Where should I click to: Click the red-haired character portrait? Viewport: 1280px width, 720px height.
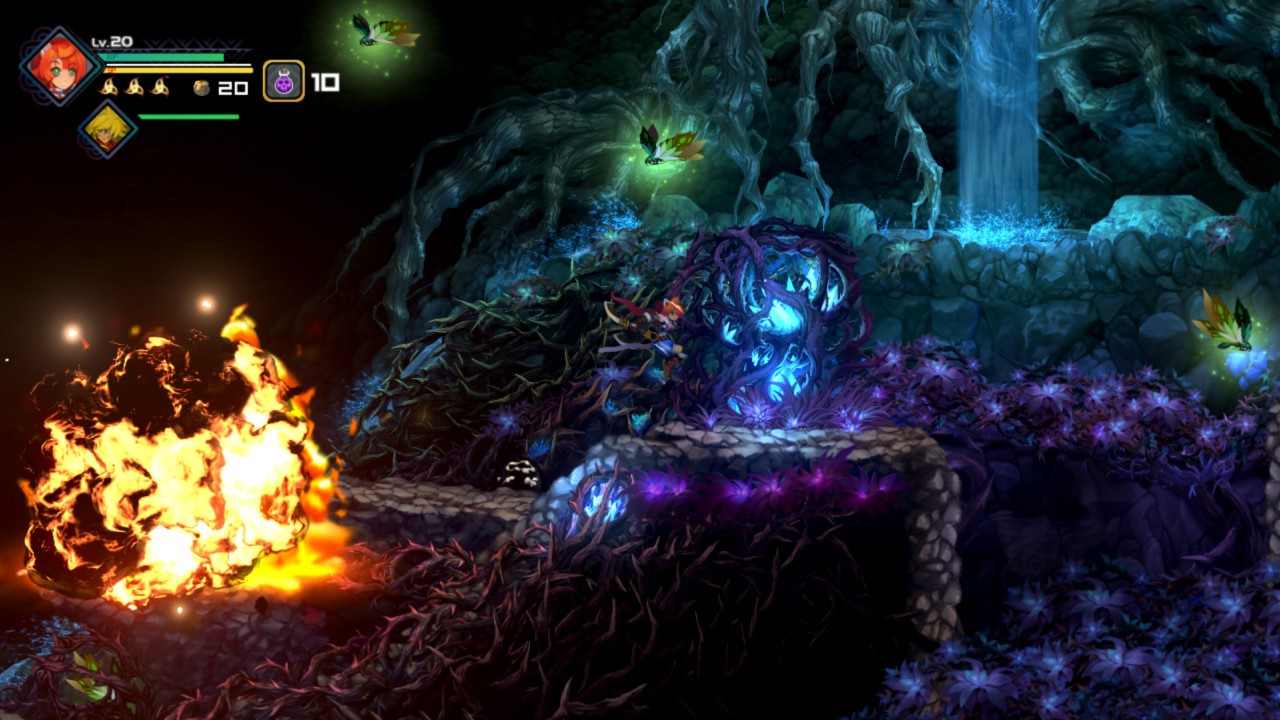click(x=59, y=66)
